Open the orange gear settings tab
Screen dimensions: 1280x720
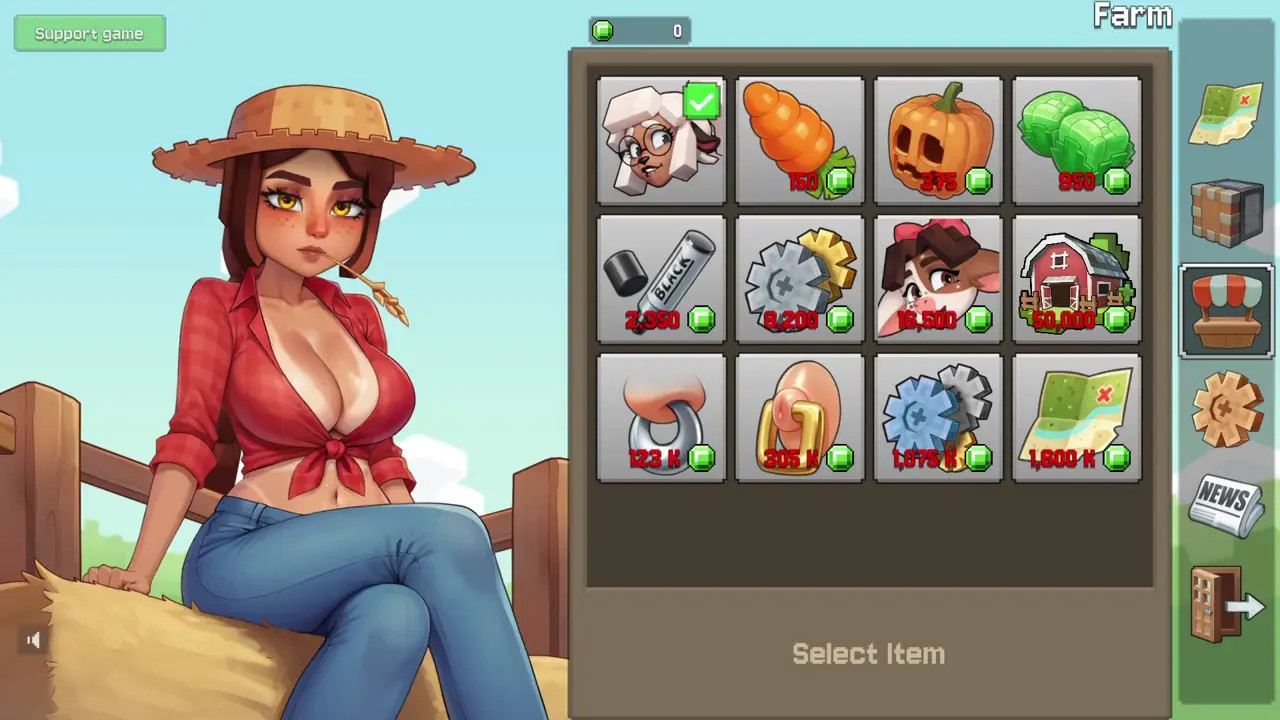point(1227,407)
